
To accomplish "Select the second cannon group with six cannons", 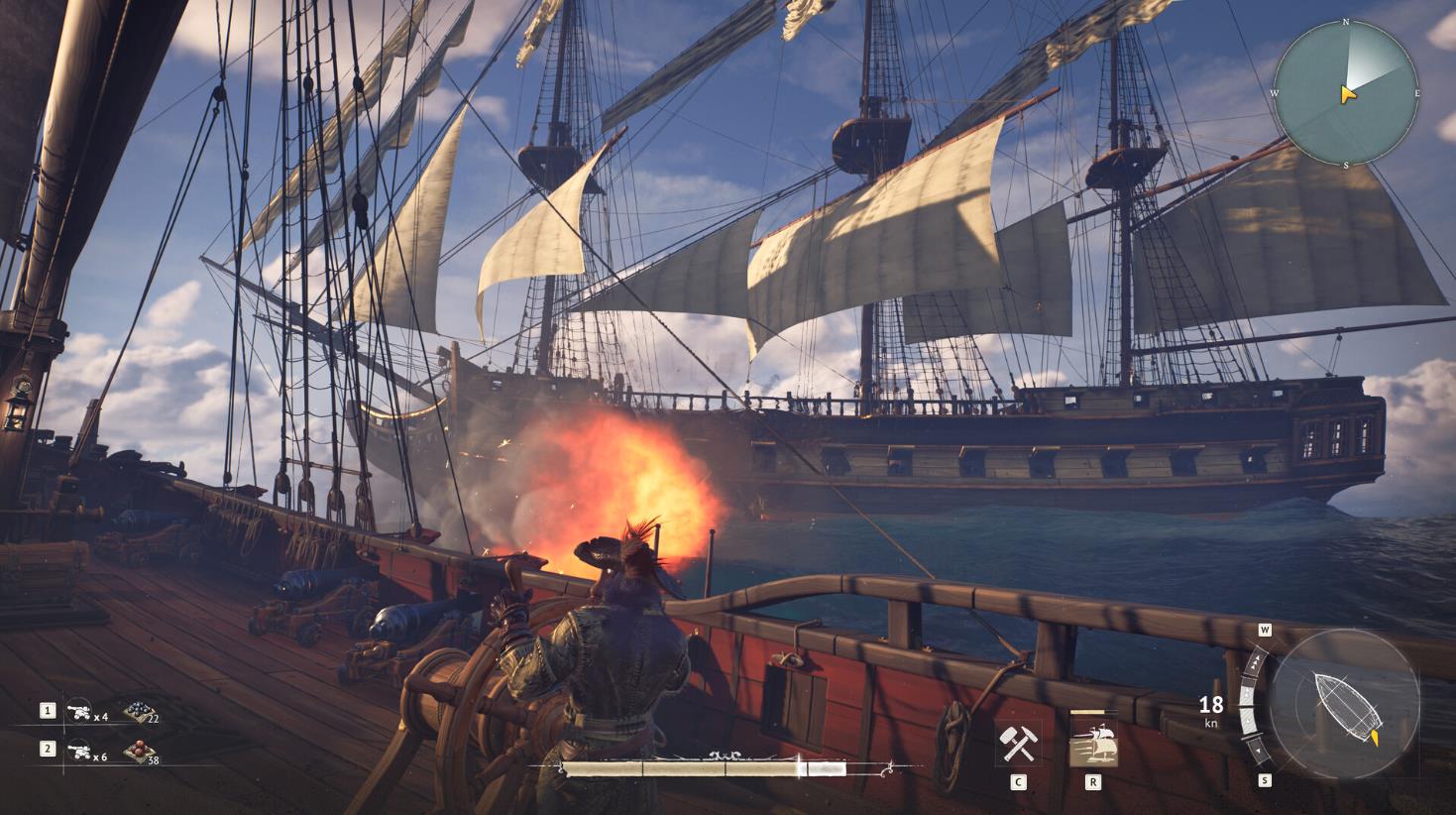I will point(78,751).
